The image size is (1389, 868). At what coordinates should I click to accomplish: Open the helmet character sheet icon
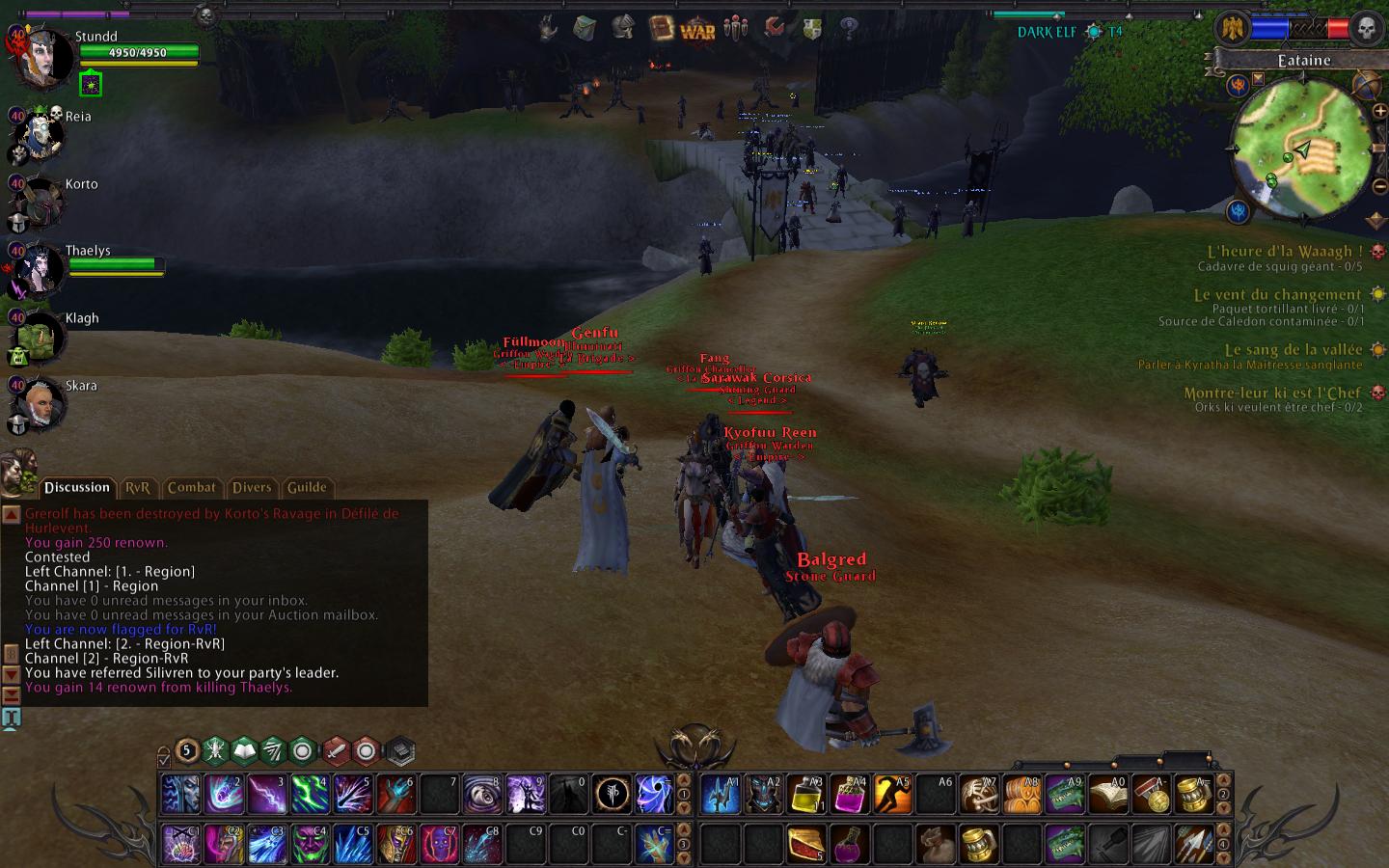pyautogui.click(x=623, y=28)
